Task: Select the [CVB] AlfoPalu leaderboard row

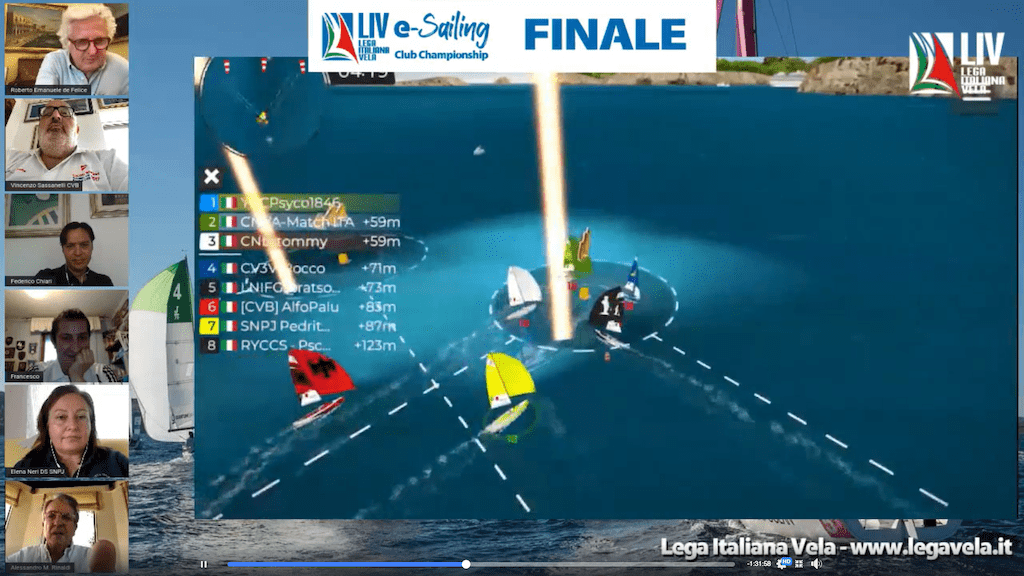Action: tap(300, 307)
